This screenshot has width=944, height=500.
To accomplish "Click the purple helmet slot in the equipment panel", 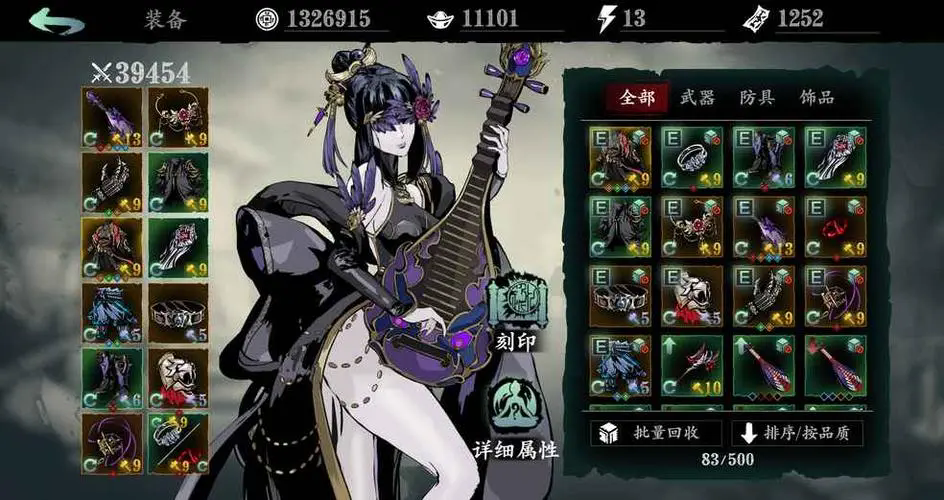I will 113,442.
